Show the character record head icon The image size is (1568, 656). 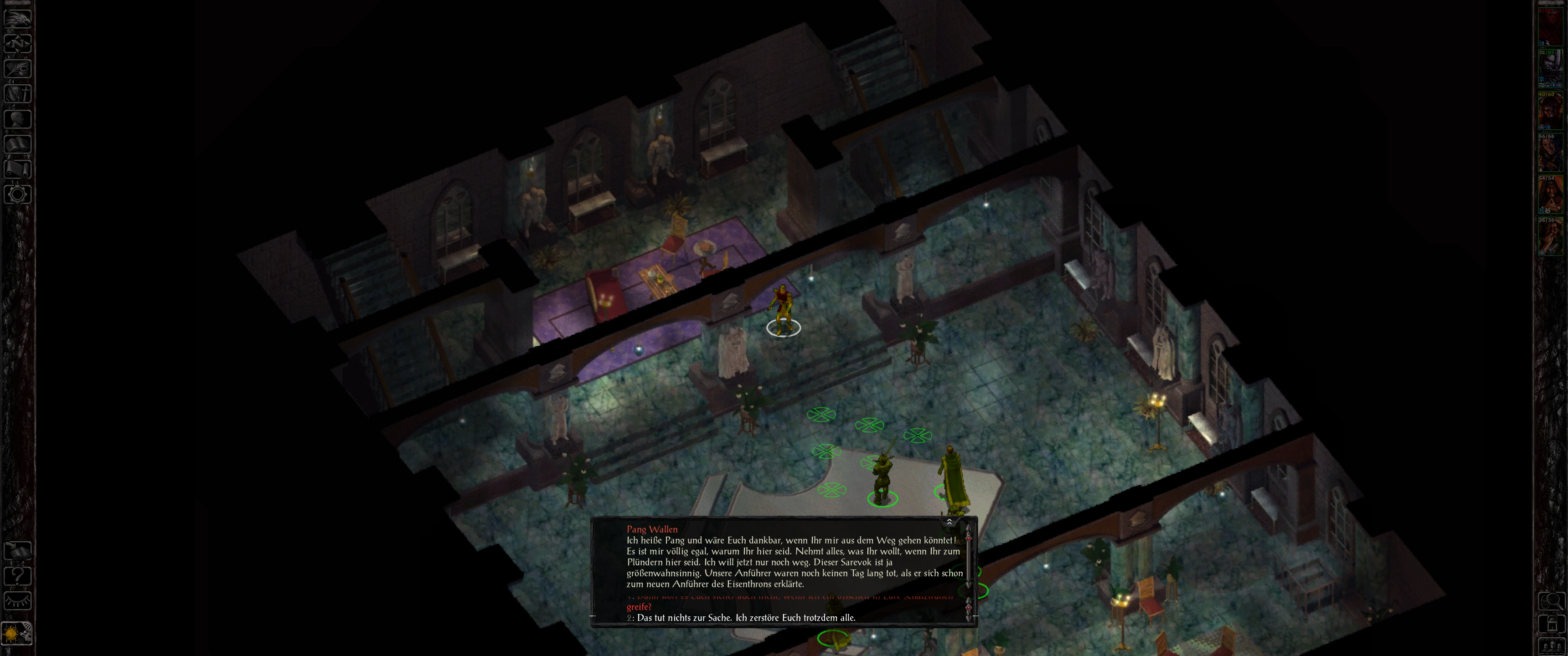(17, 118)
